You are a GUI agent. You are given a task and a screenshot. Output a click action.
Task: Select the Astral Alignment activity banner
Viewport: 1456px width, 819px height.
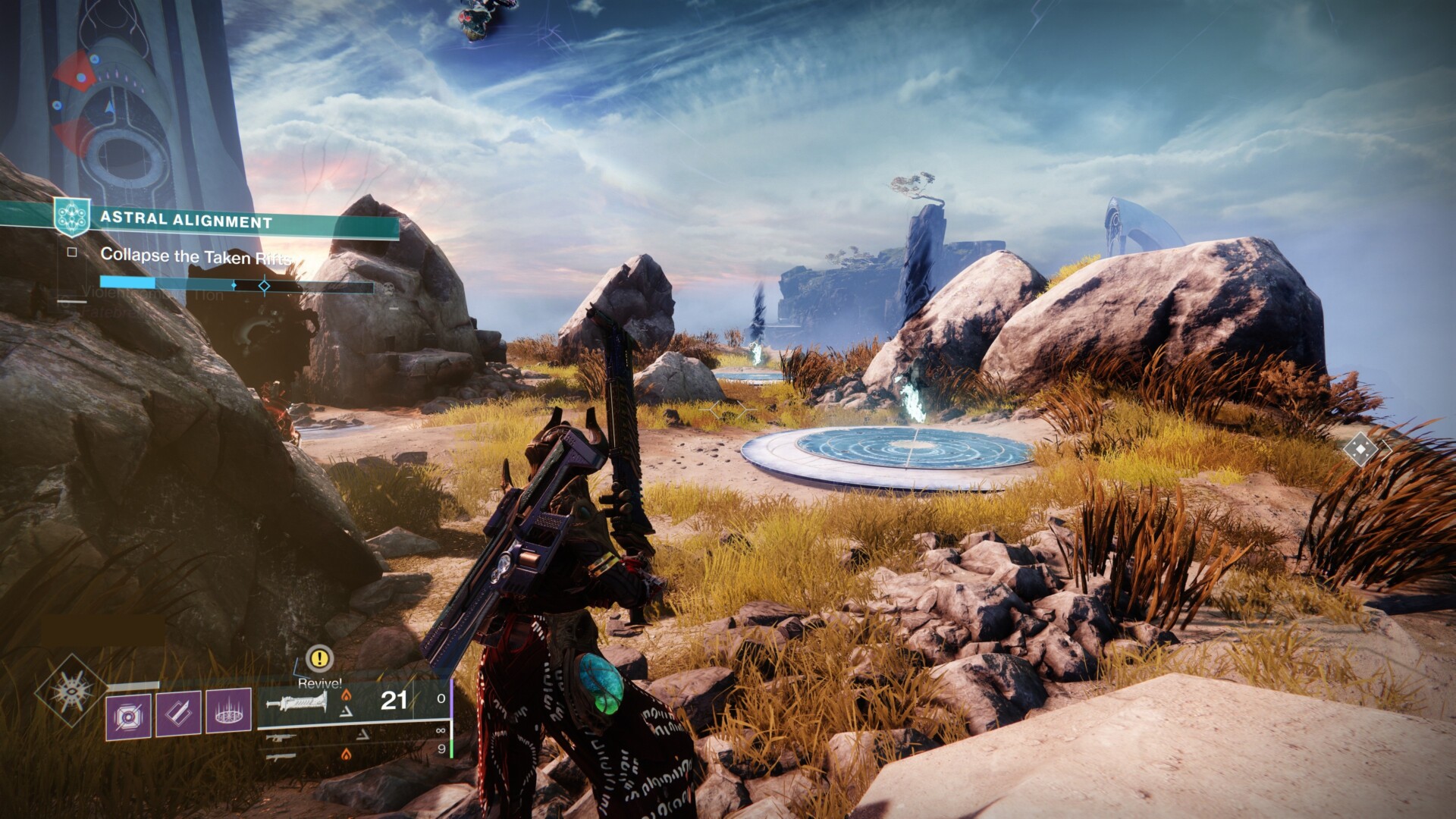[x=227, y=221]
